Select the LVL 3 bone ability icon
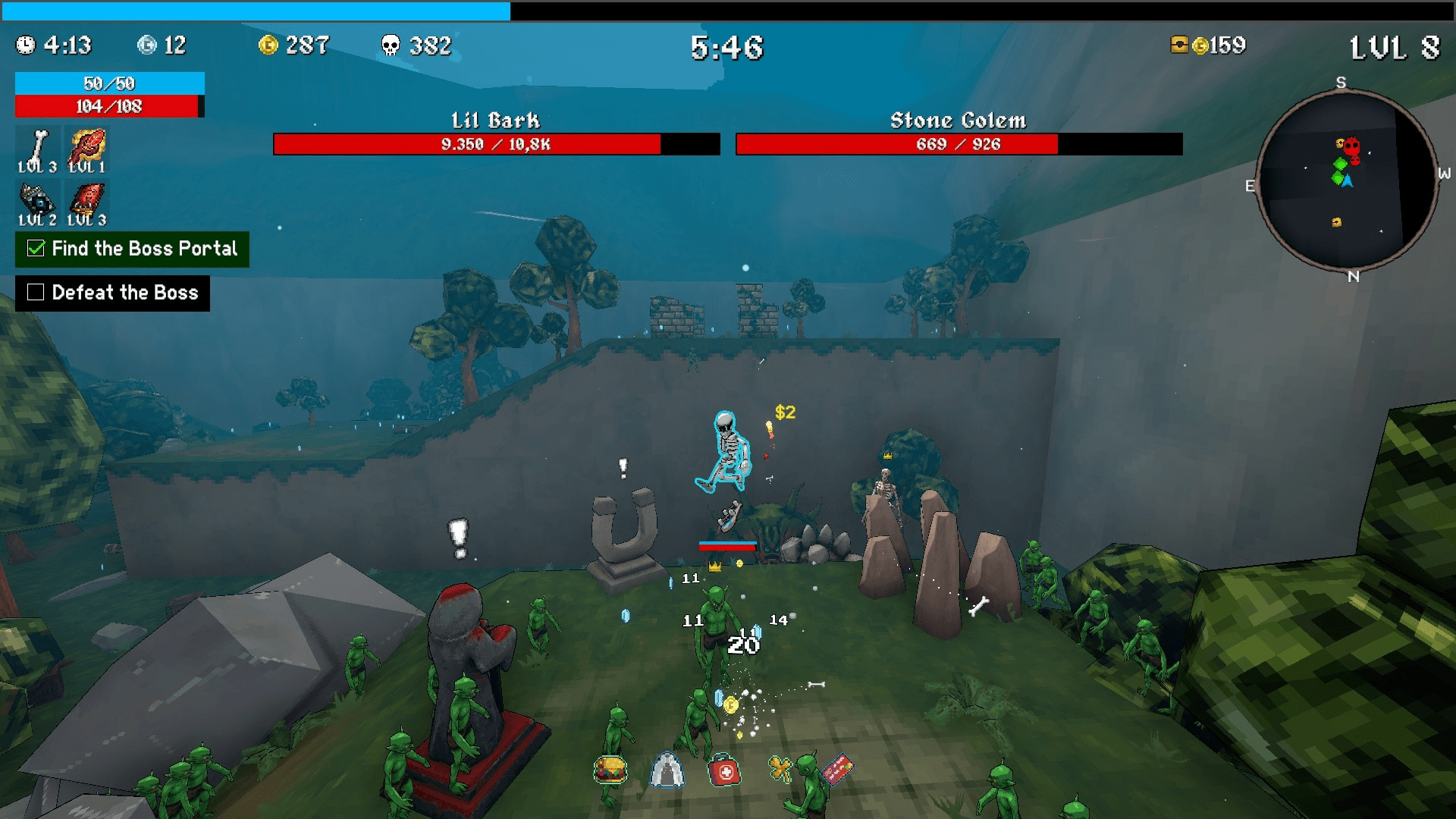This screenshot has width=1456, height=819. (x=39, y=144)
